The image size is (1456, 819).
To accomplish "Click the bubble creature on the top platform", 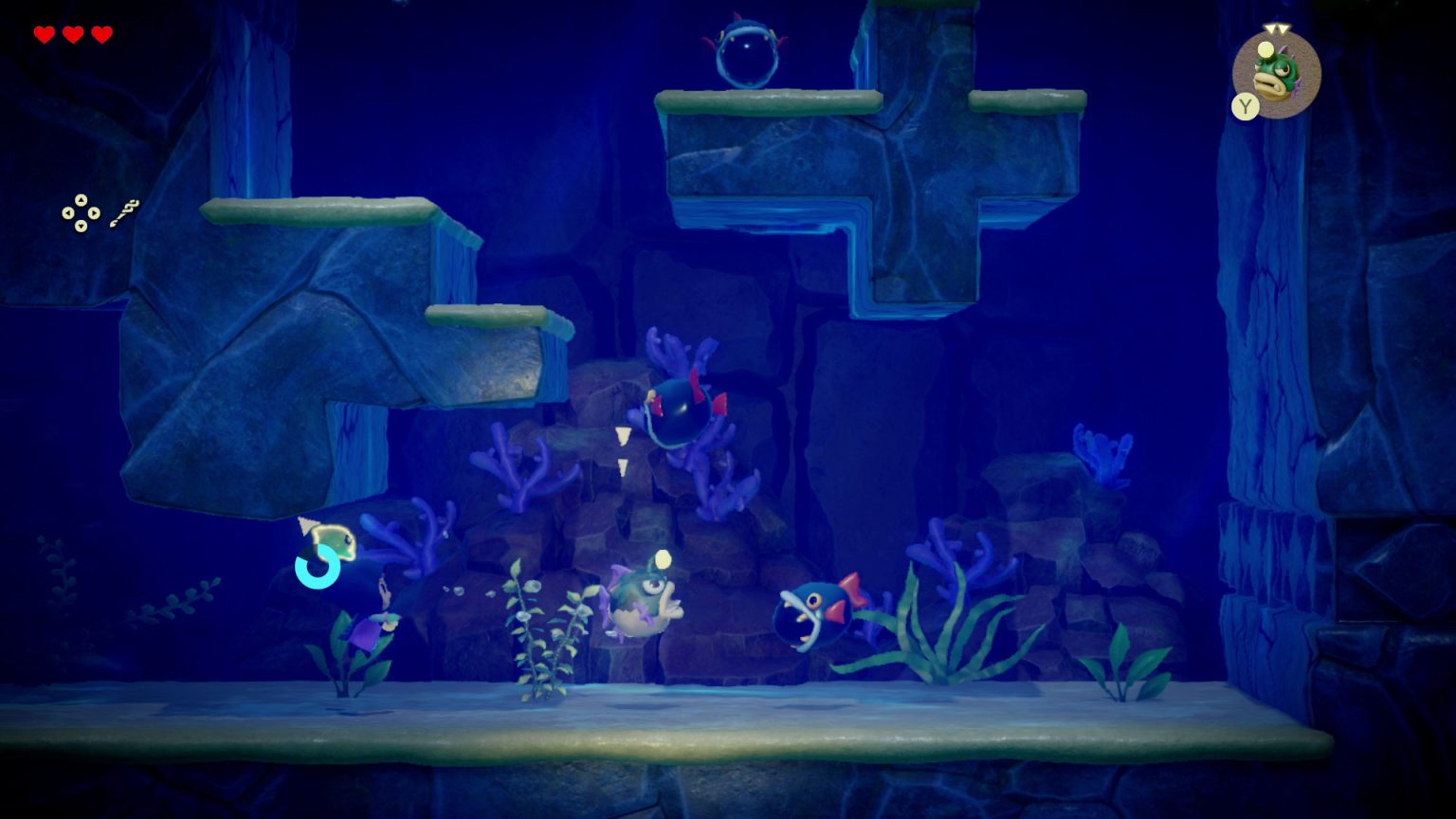I will tap(748, 52).
